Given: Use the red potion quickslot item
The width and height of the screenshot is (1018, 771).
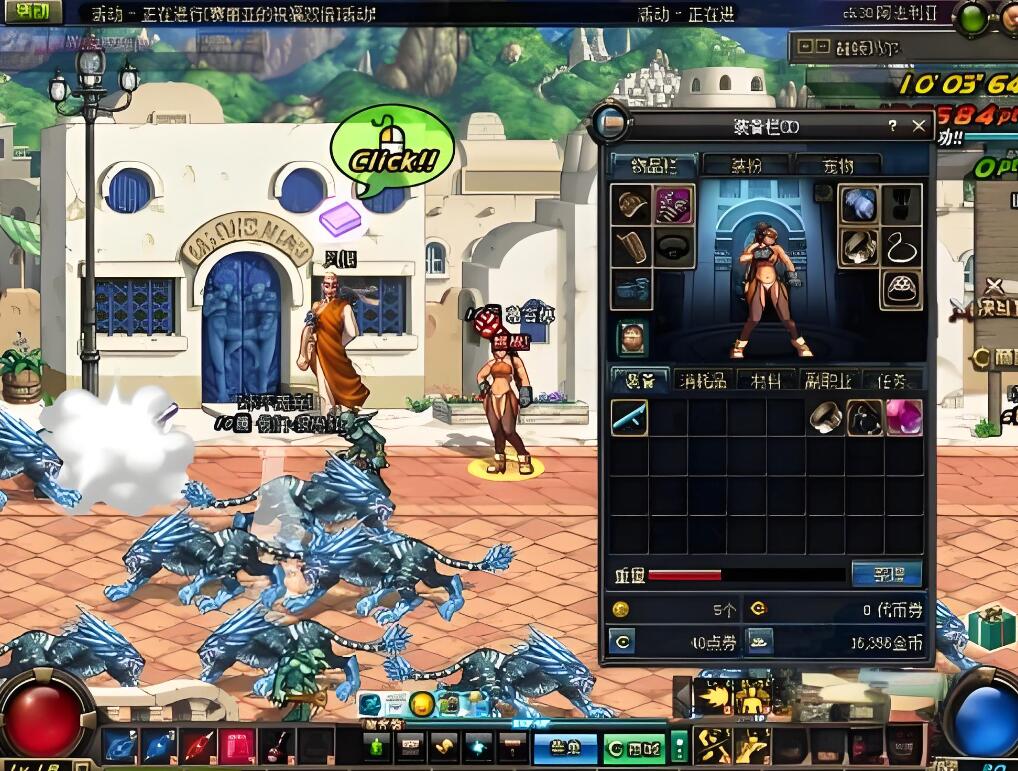Looking at the screenshot, I should tap(277, 747).
